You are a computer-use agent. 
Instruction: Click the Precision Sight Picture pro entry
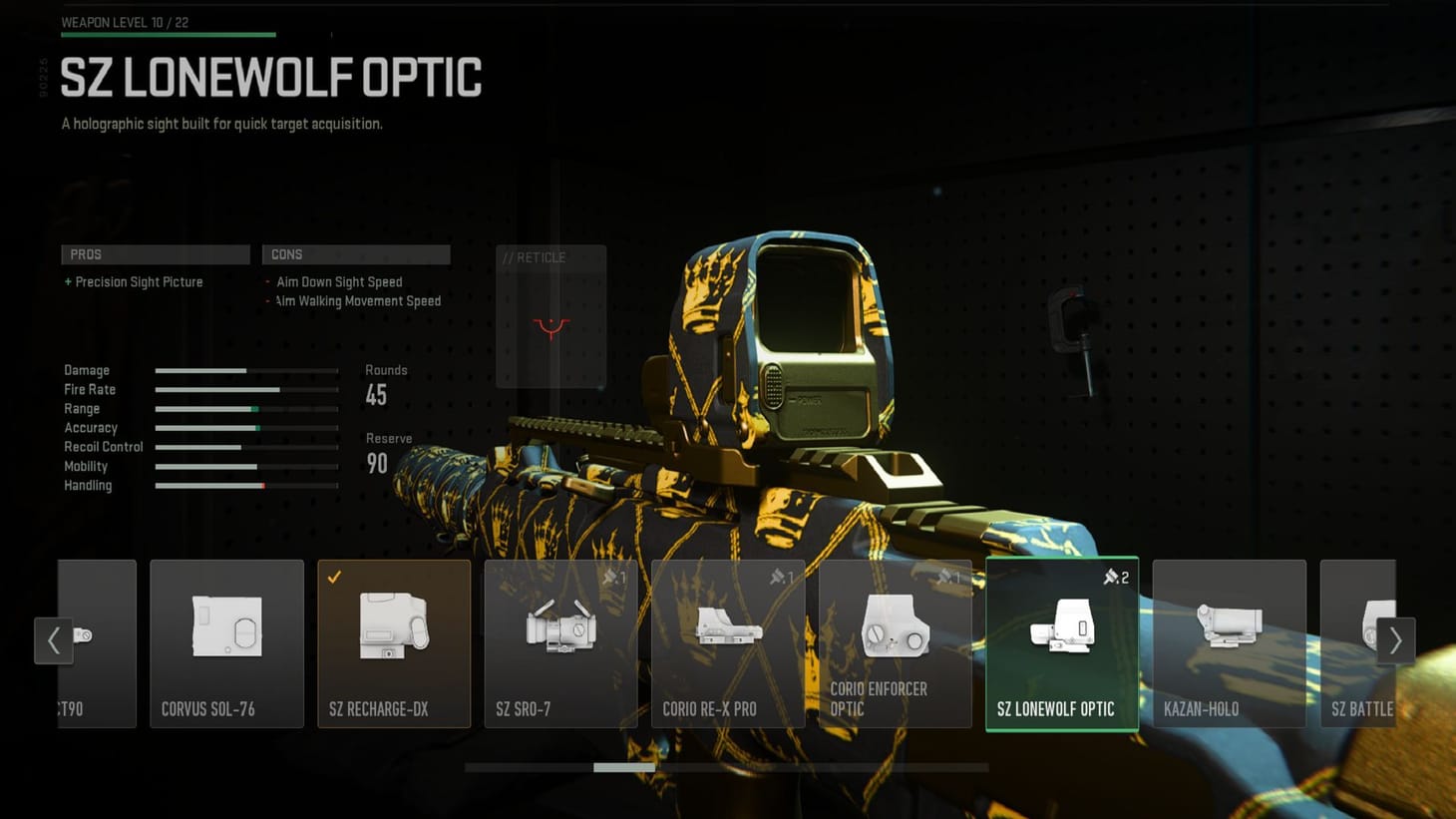[134, 282]
